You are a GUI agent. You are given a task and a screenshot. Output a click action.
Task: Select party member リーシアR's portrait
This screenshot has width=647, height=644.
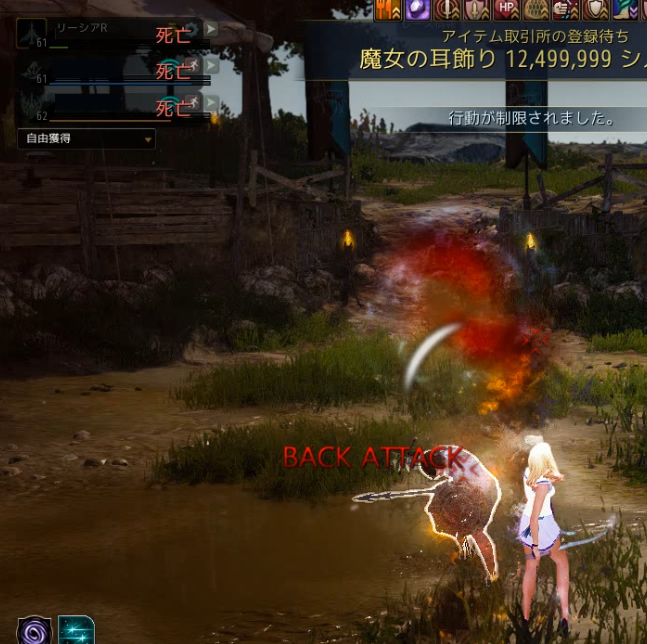(31, 33)
